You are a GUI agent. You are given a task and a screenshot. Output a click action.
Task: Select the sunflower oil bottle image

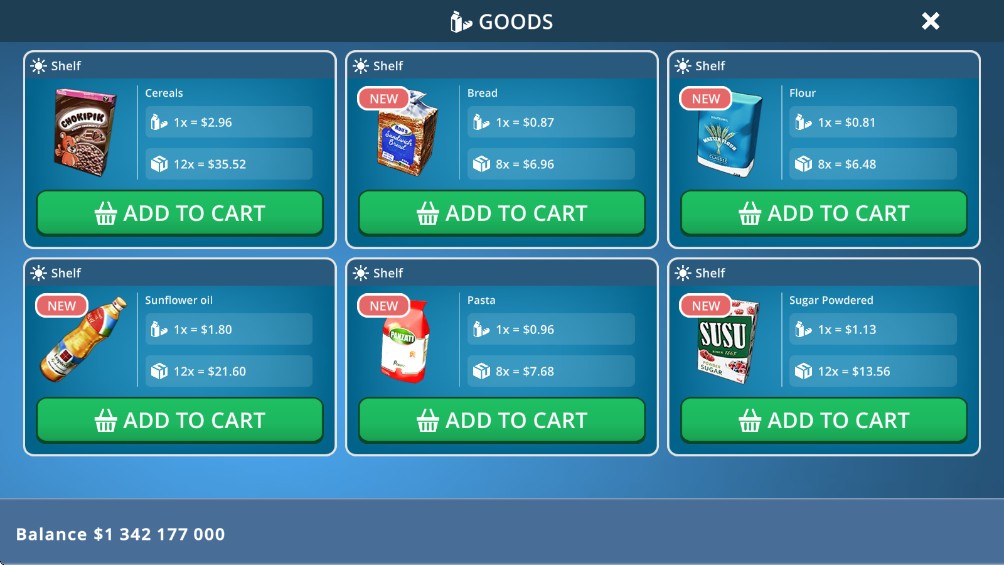click(84, 340)
